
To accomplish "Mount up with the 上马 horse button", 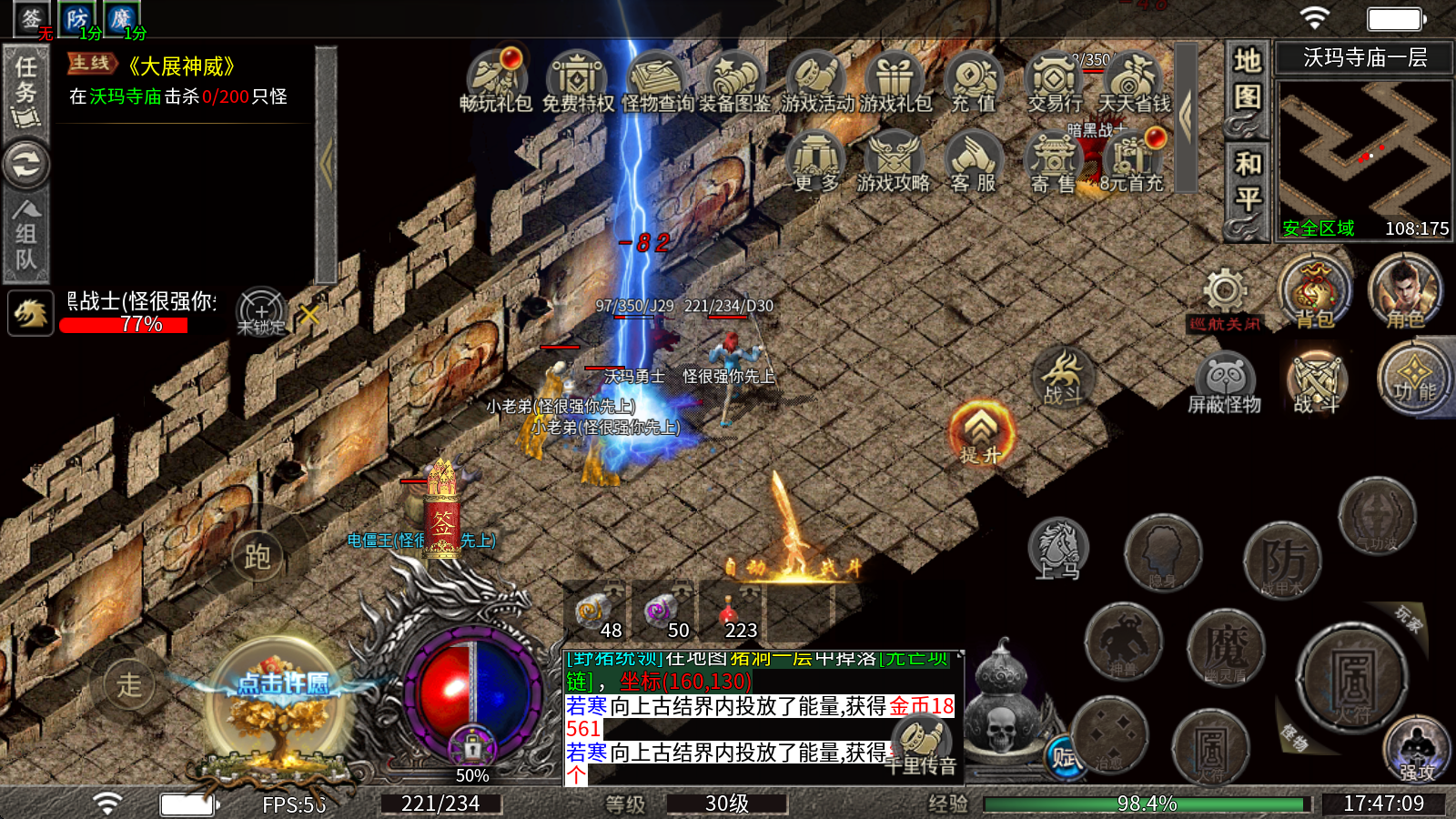I will coord(1058,549).
